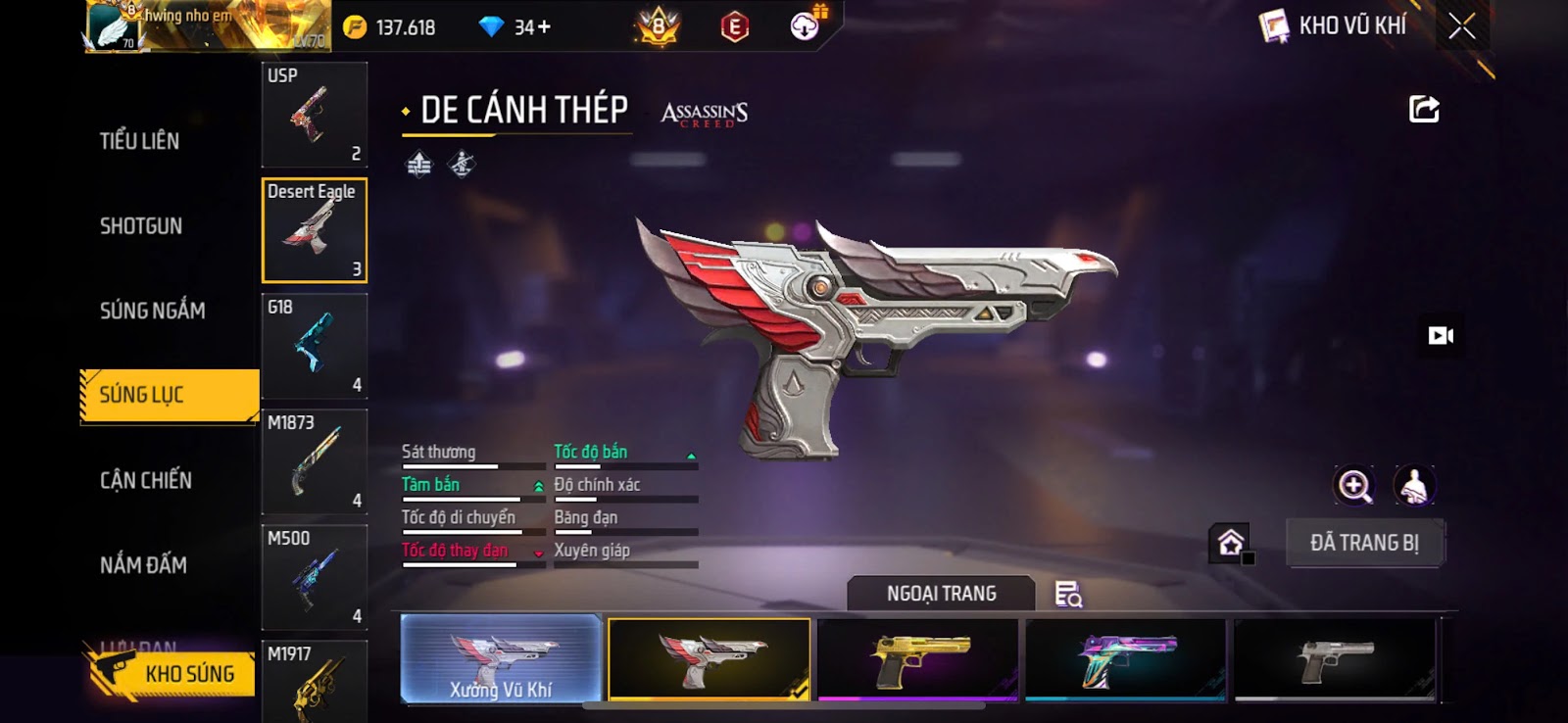Play the skin preview video

[1441, 336]
